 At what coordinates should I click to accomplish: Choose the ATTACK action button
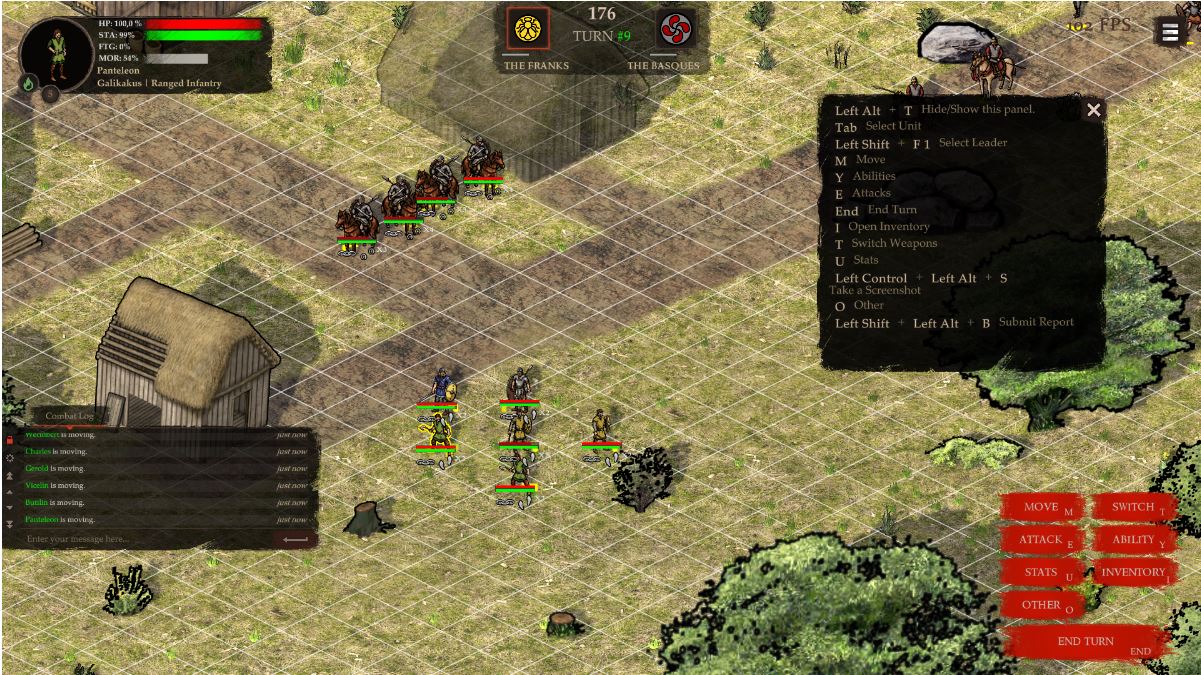(1041, 540)
